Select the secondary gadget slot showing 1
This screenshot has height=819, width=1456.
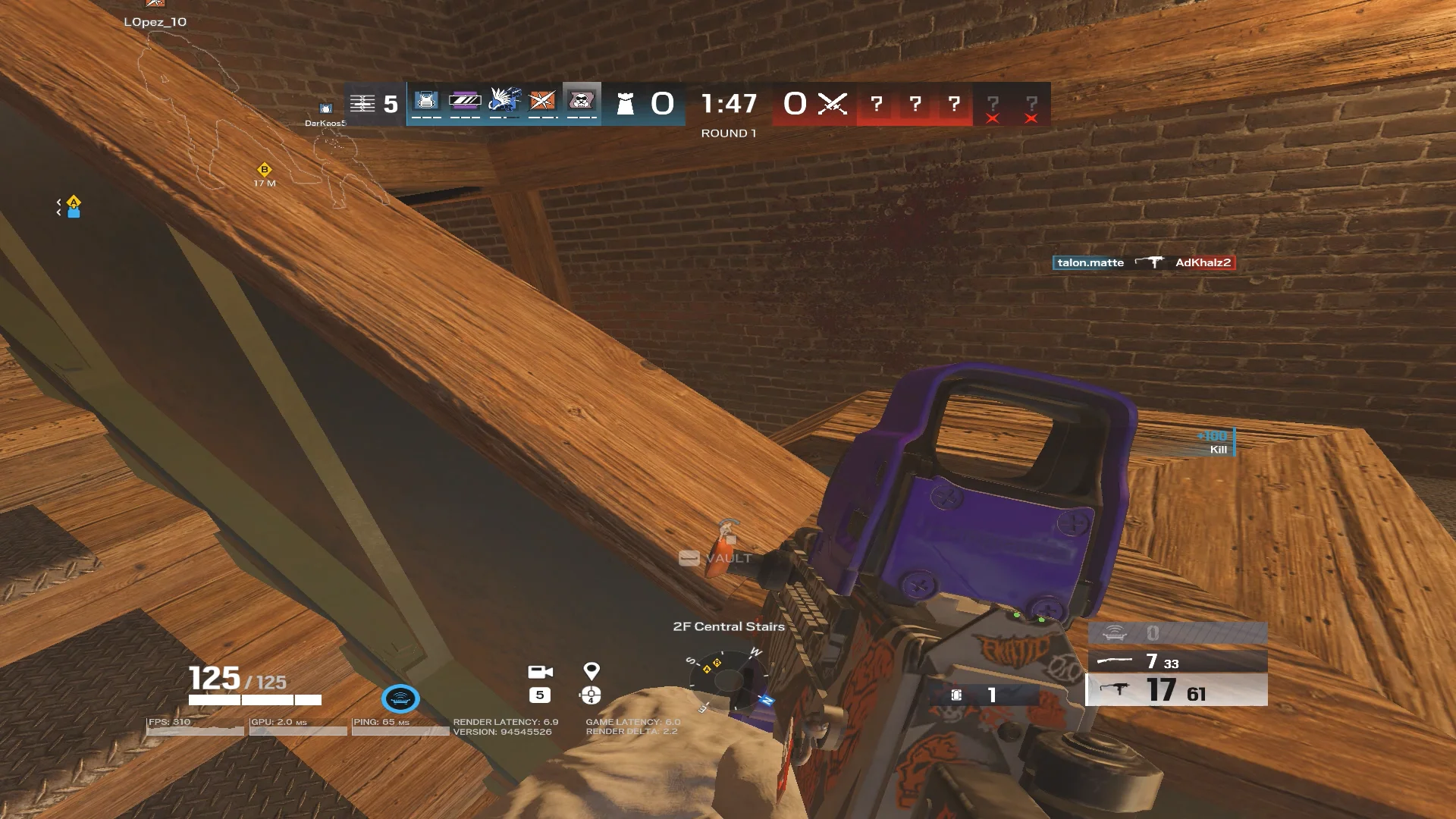977,695
